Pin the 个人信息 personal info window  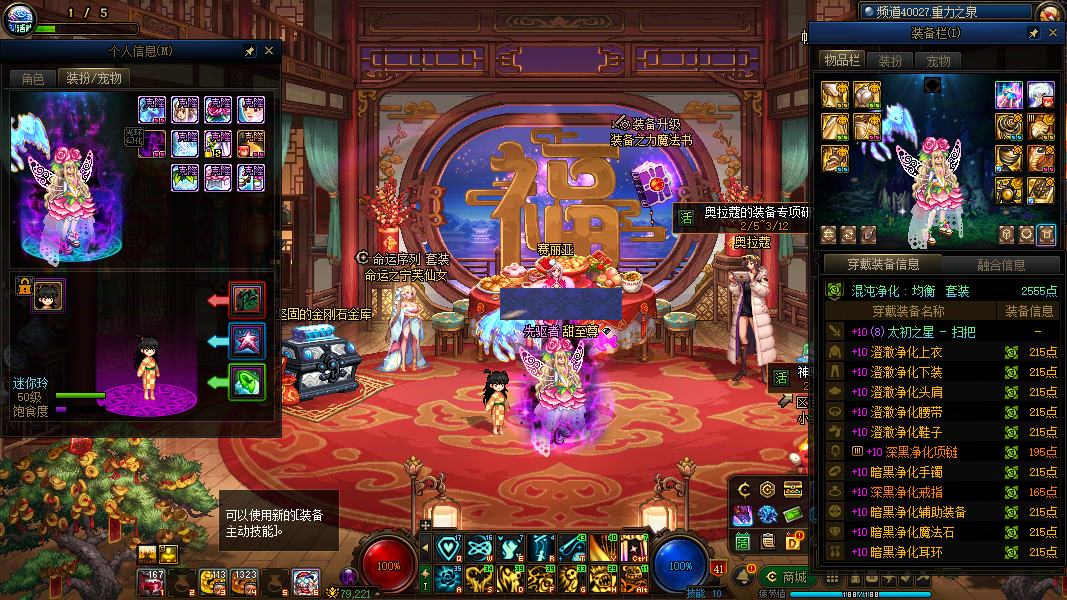pos(249,51)
